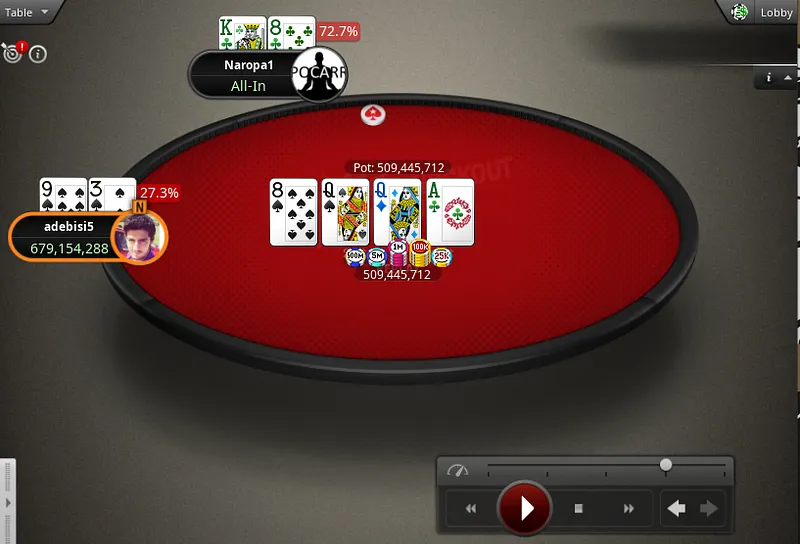Go to the next hand arrow
The height and width of the screenshot is (544, 800).
(709, 509)
